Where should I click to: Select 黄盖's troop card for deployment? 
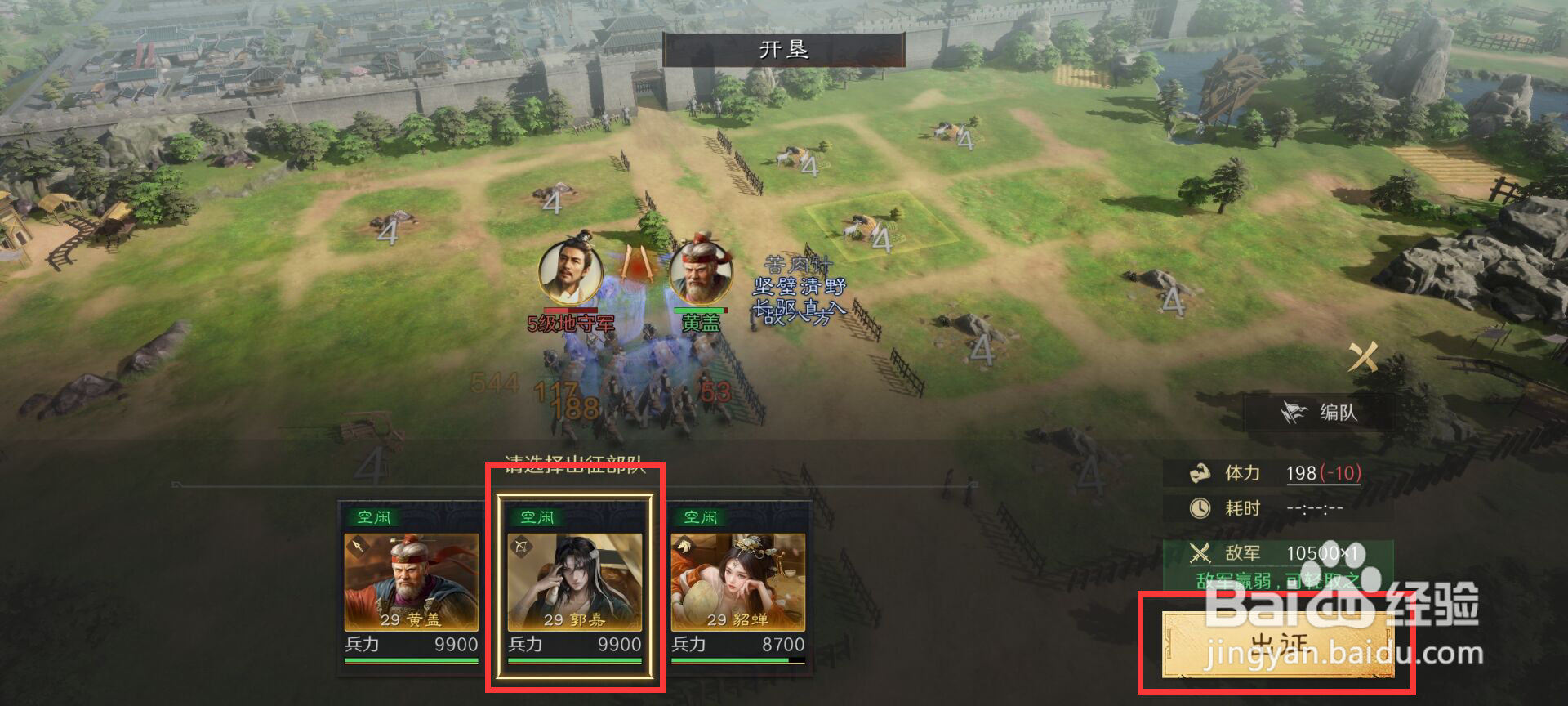click(412, 584)
